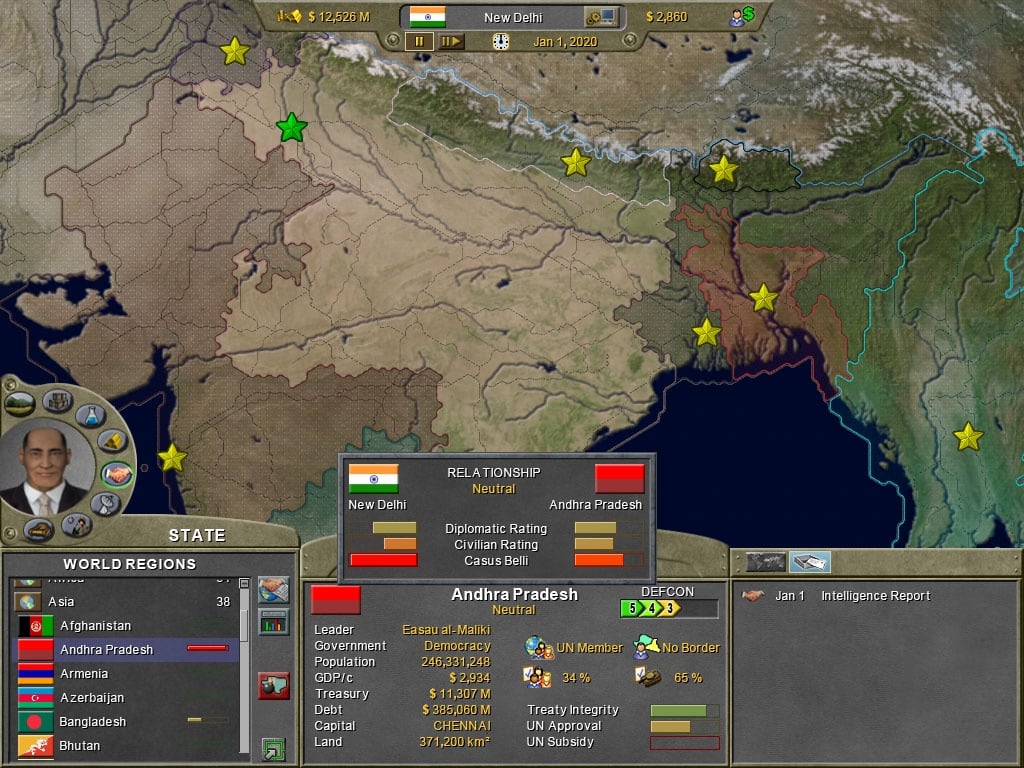Switch to the world map tab above messages
Image resolution: width=1024 pixels, height=768 pixels.
click(x=766, y=562)
